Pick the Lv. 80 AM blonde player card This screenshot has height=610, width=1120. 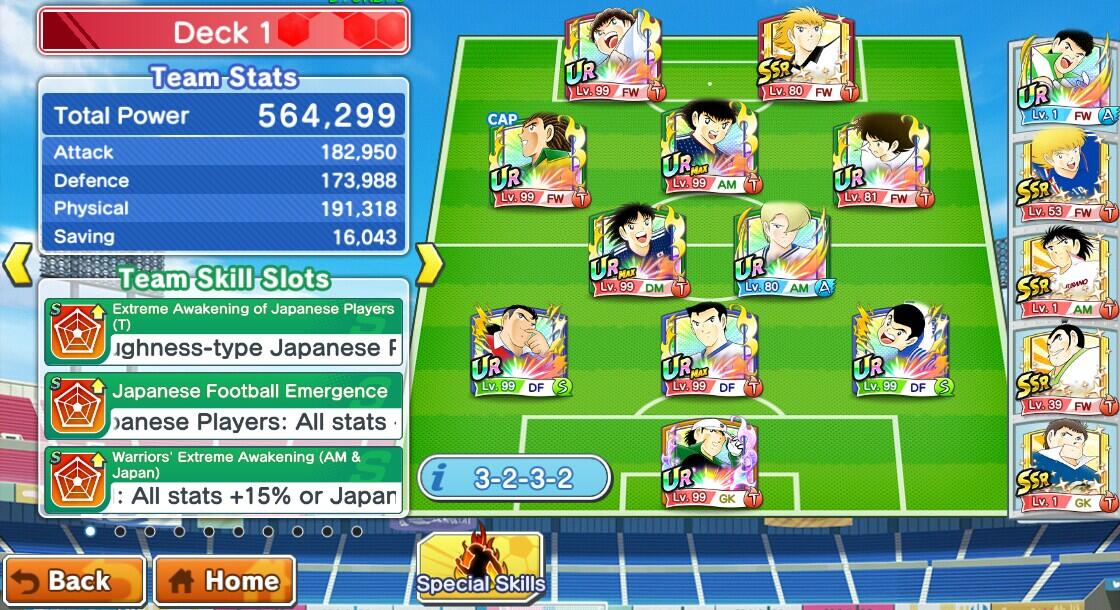click(x=782, y=250)
